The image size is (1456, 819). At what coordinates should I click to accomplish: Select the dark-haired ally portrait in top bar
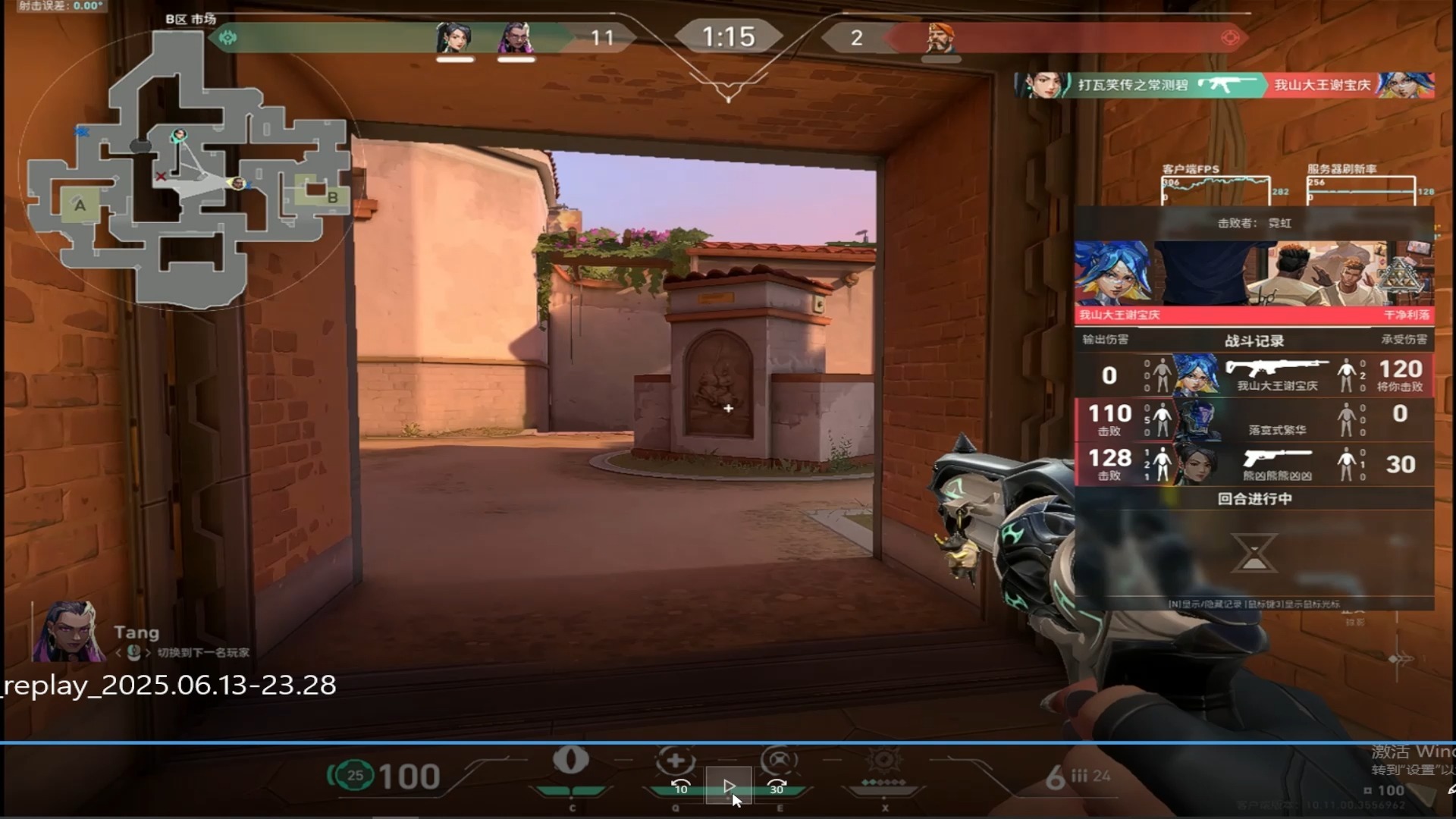454,37
